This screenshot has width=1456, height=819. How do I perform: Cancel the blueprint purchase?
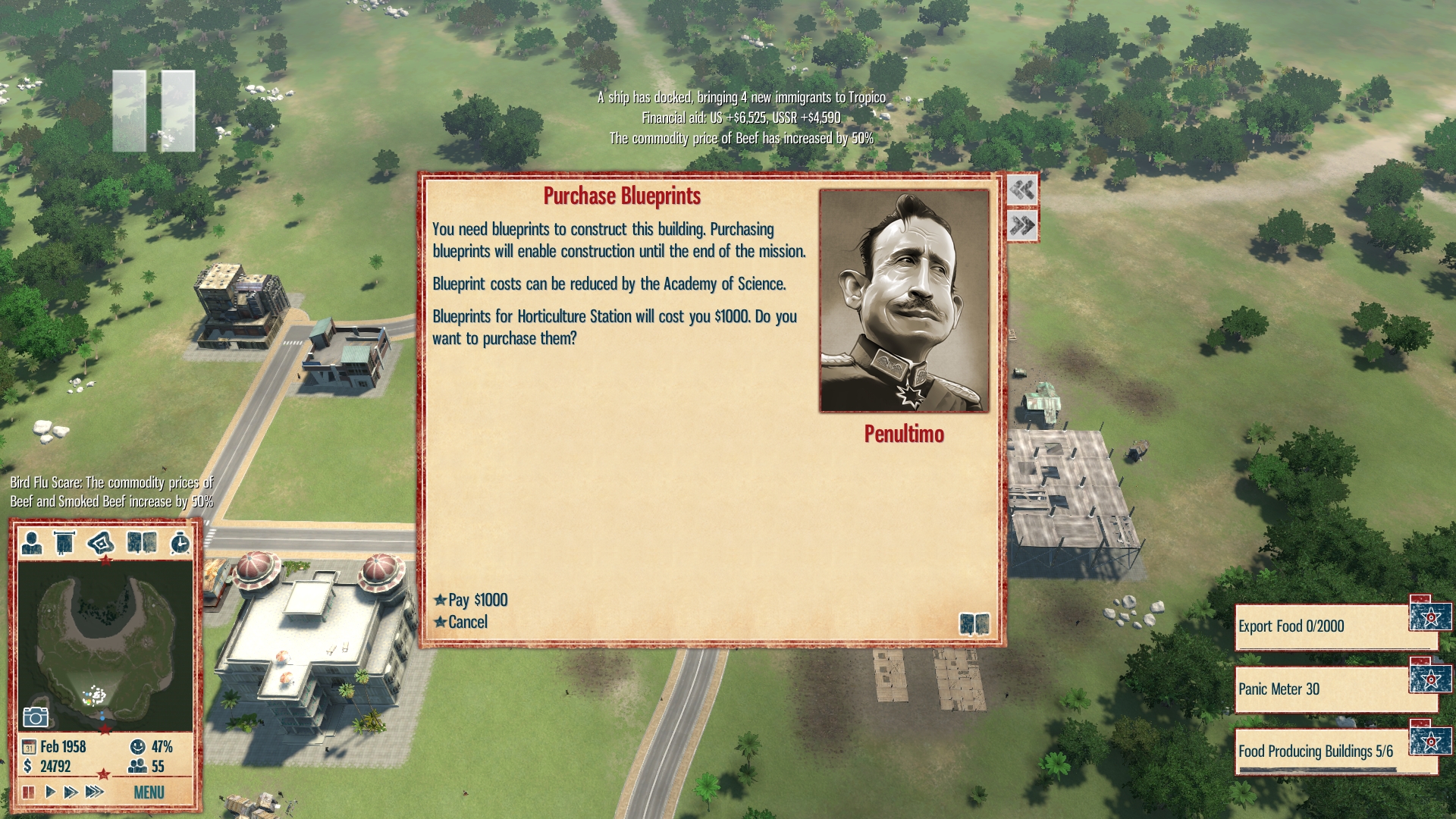[x=467, y=622]
